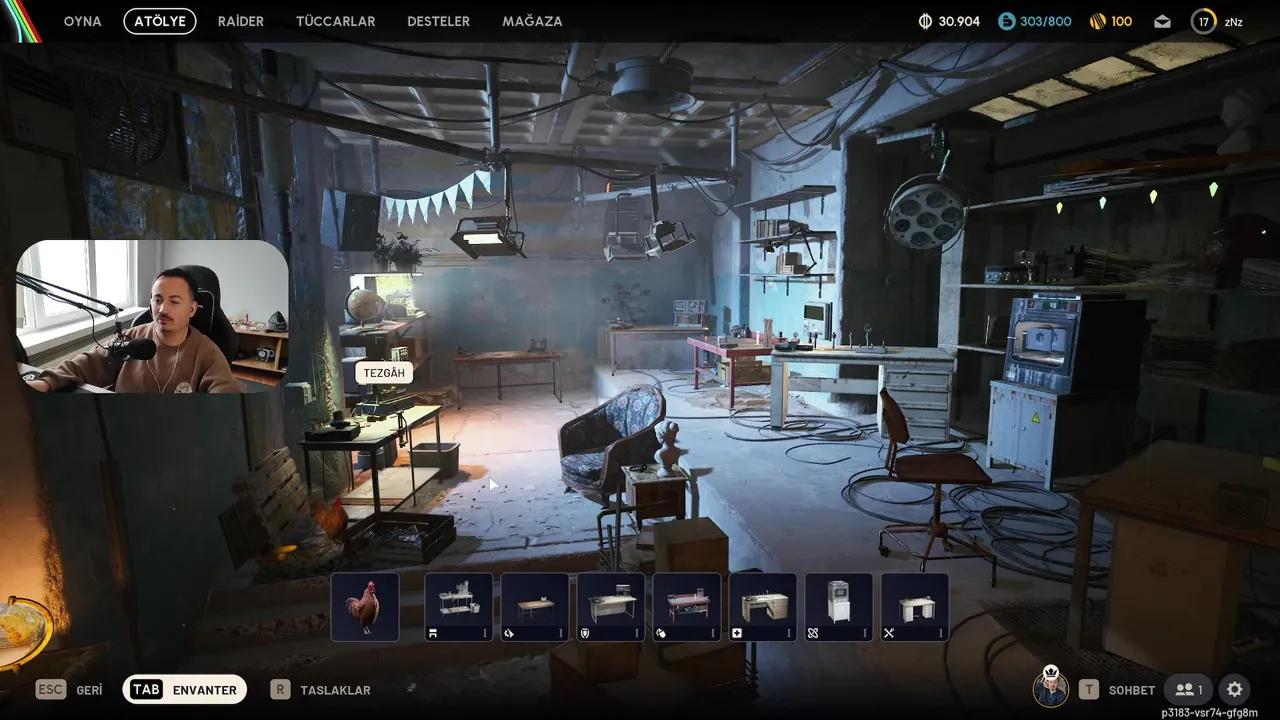
Task: Select the refiner machine slot
Action: [839, 606]
